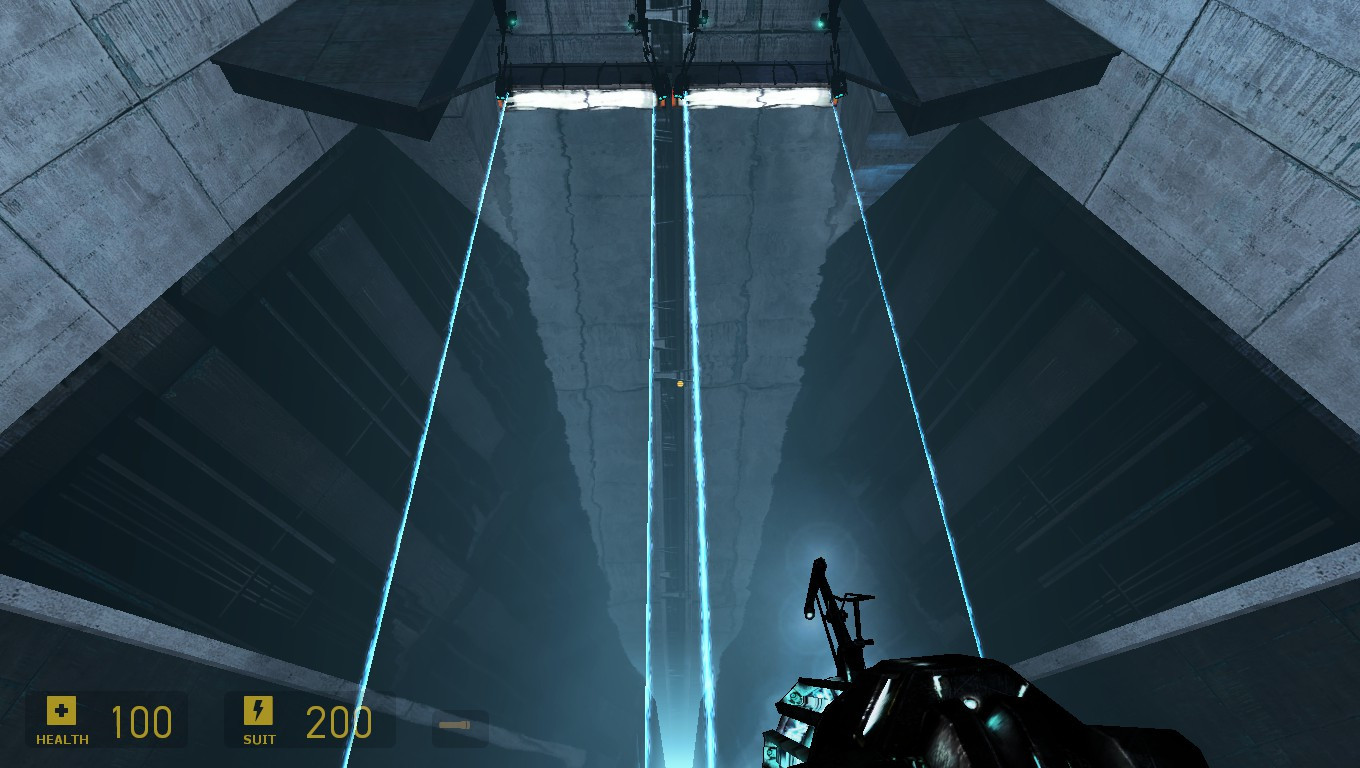Image resolution: width=1360 pixels, height=768 pixels.
Task: Click the HEALTH cross icon
Action: 61,711
